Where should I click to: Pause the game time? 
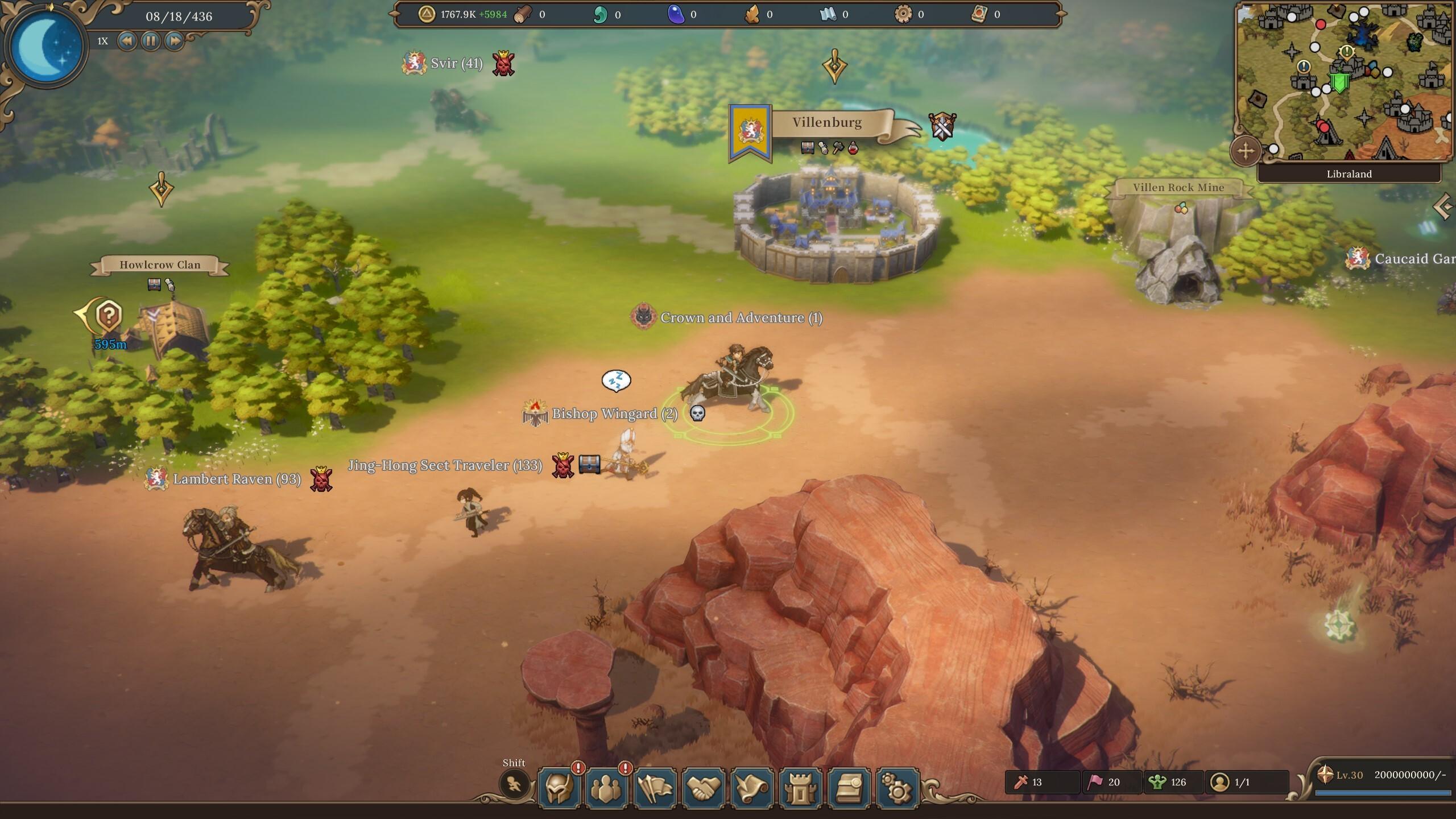151,41
